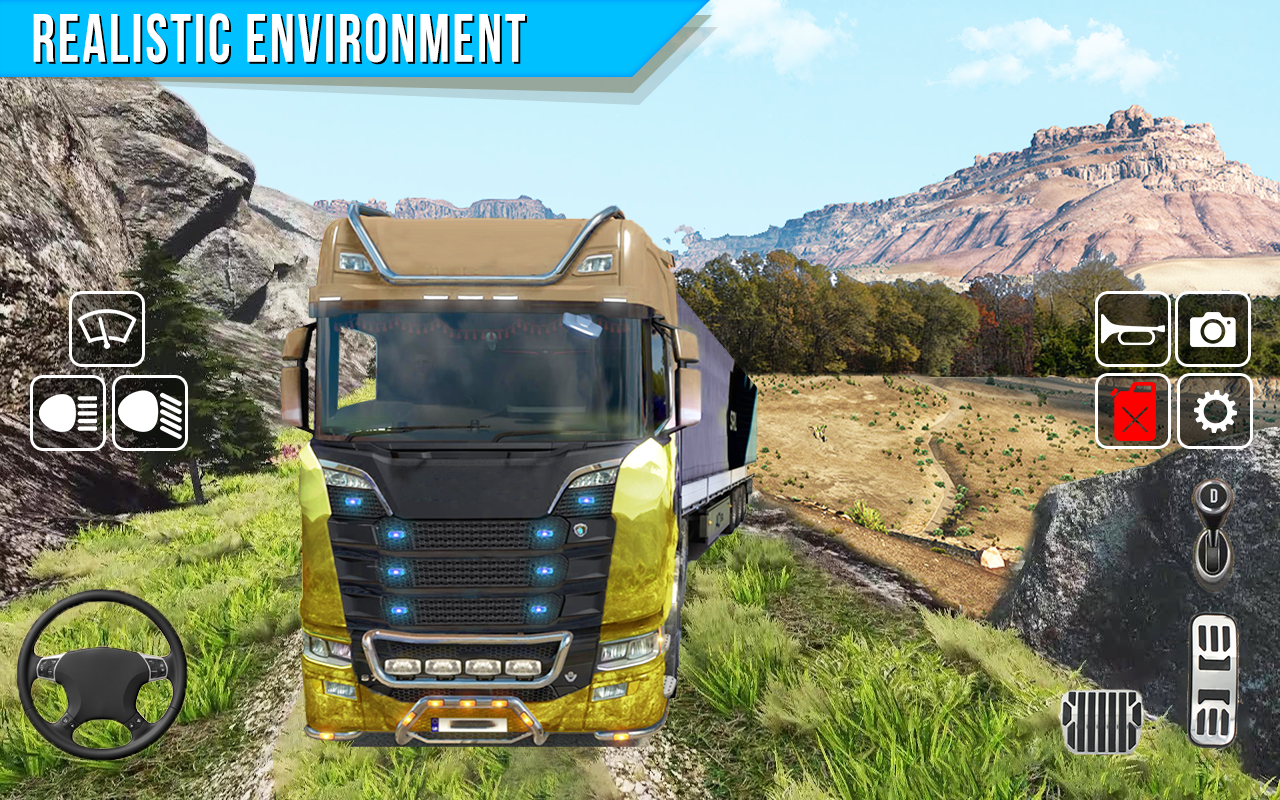Screen dimensions: 1280x800
Task: Click the settings button for game options
Action: [x=1213, y=412]
